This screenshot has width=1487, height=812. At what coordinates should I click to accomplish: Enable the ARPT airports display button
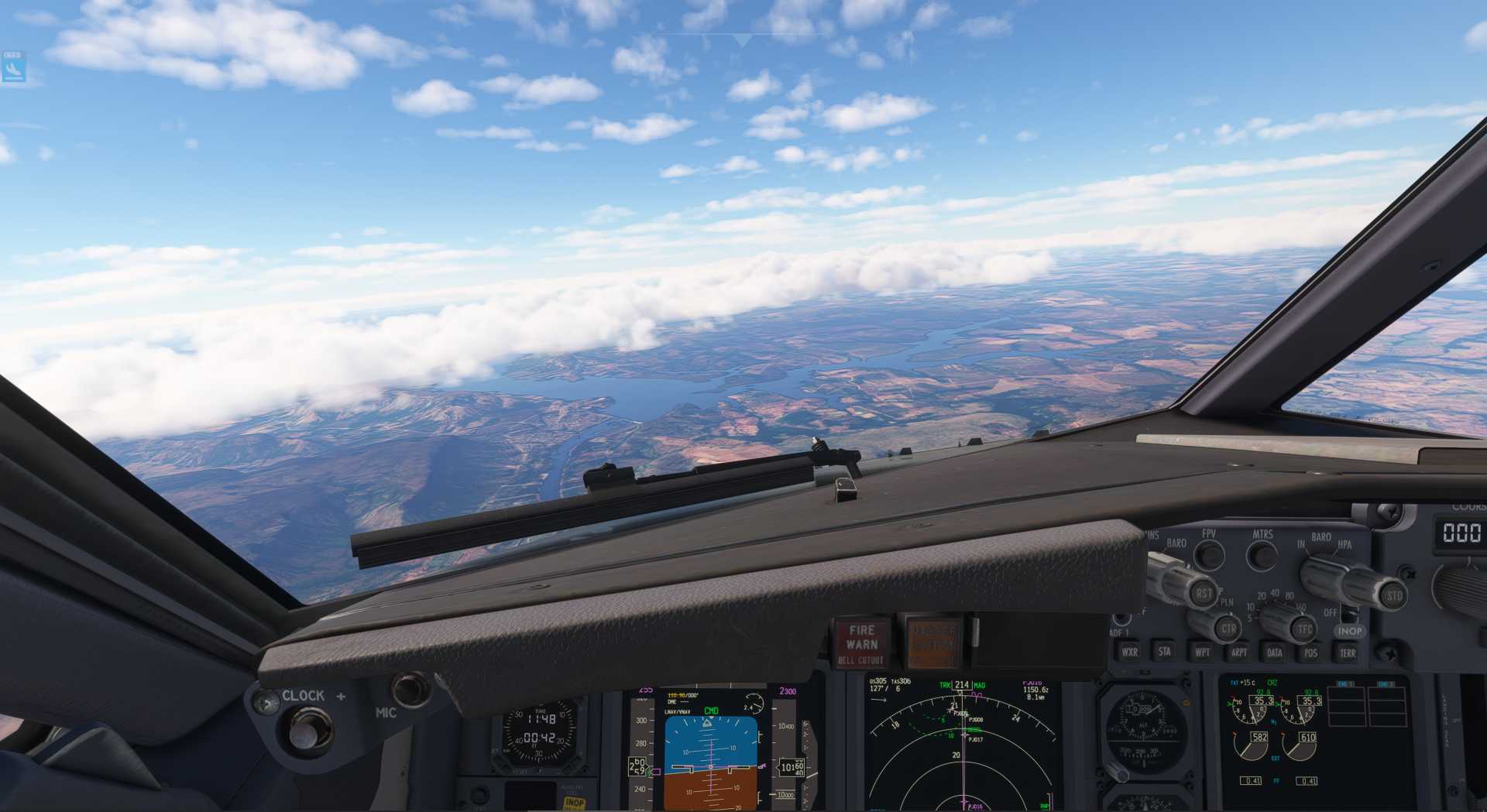coord(1239,653)
